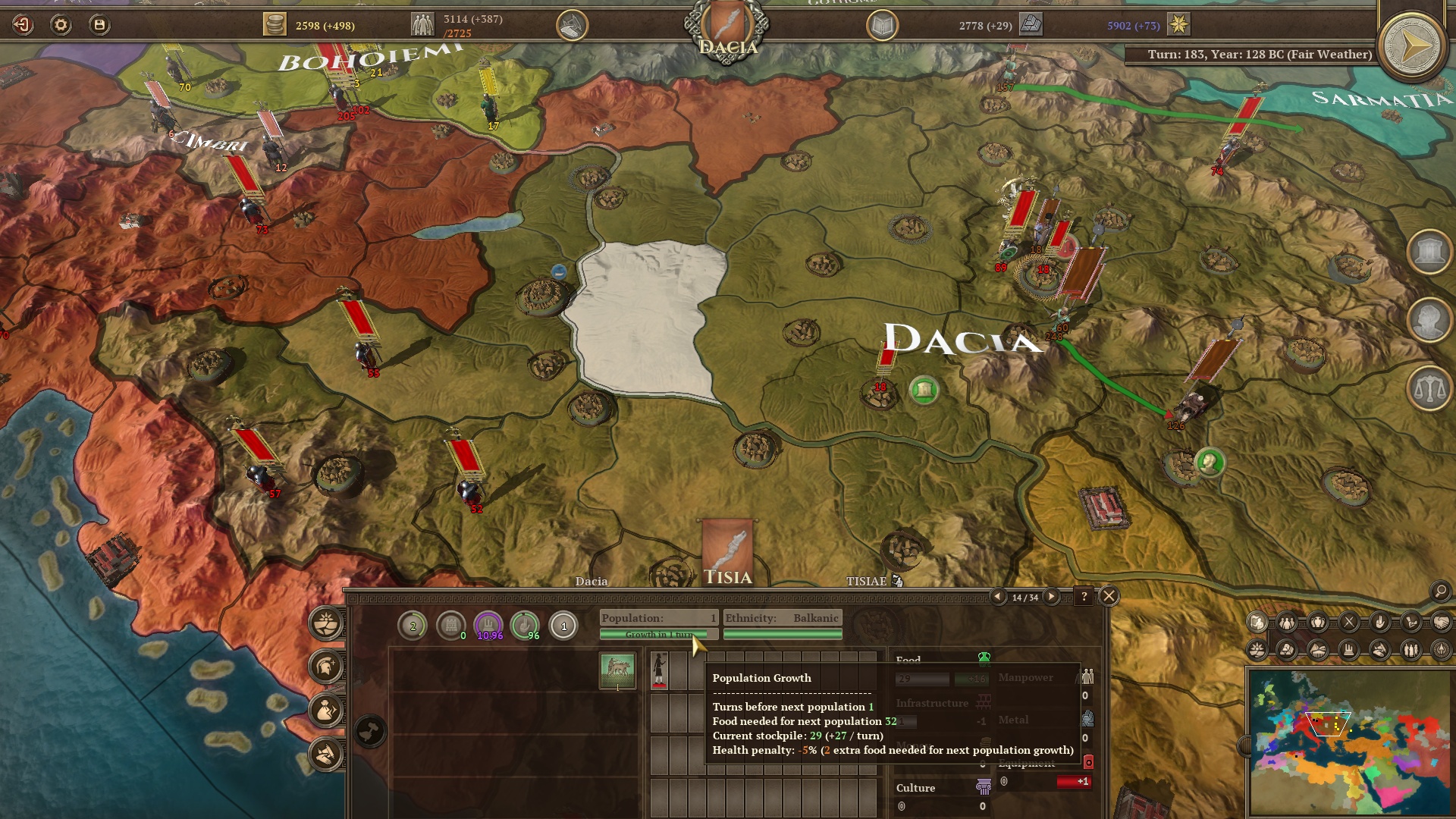1456x819 pixels.
Task: Click the exit game door icon
Action: tap(23, 25)
